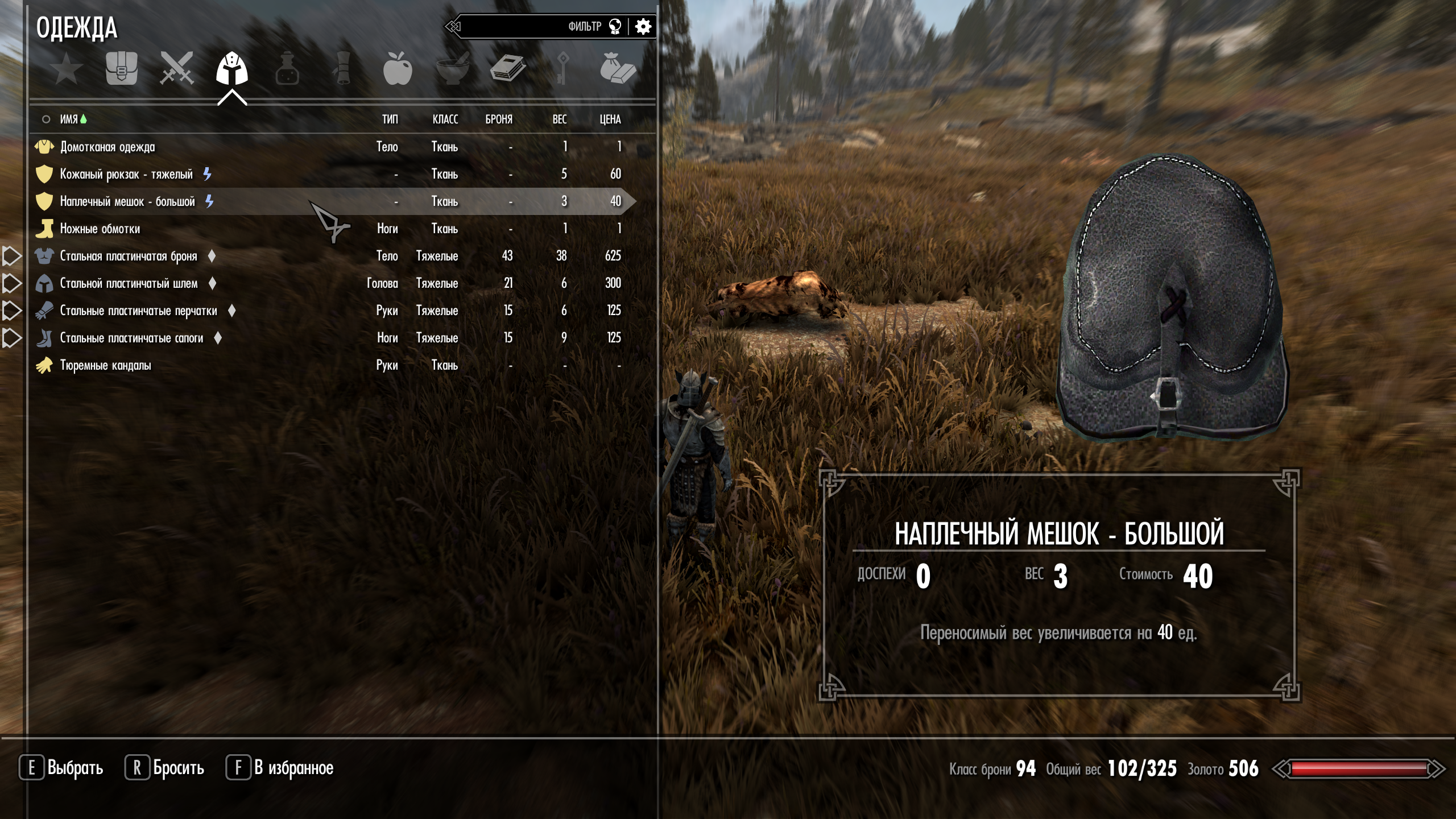Open the keys category
This screenshot has width=1456, height=819.
tap(562, 69)
